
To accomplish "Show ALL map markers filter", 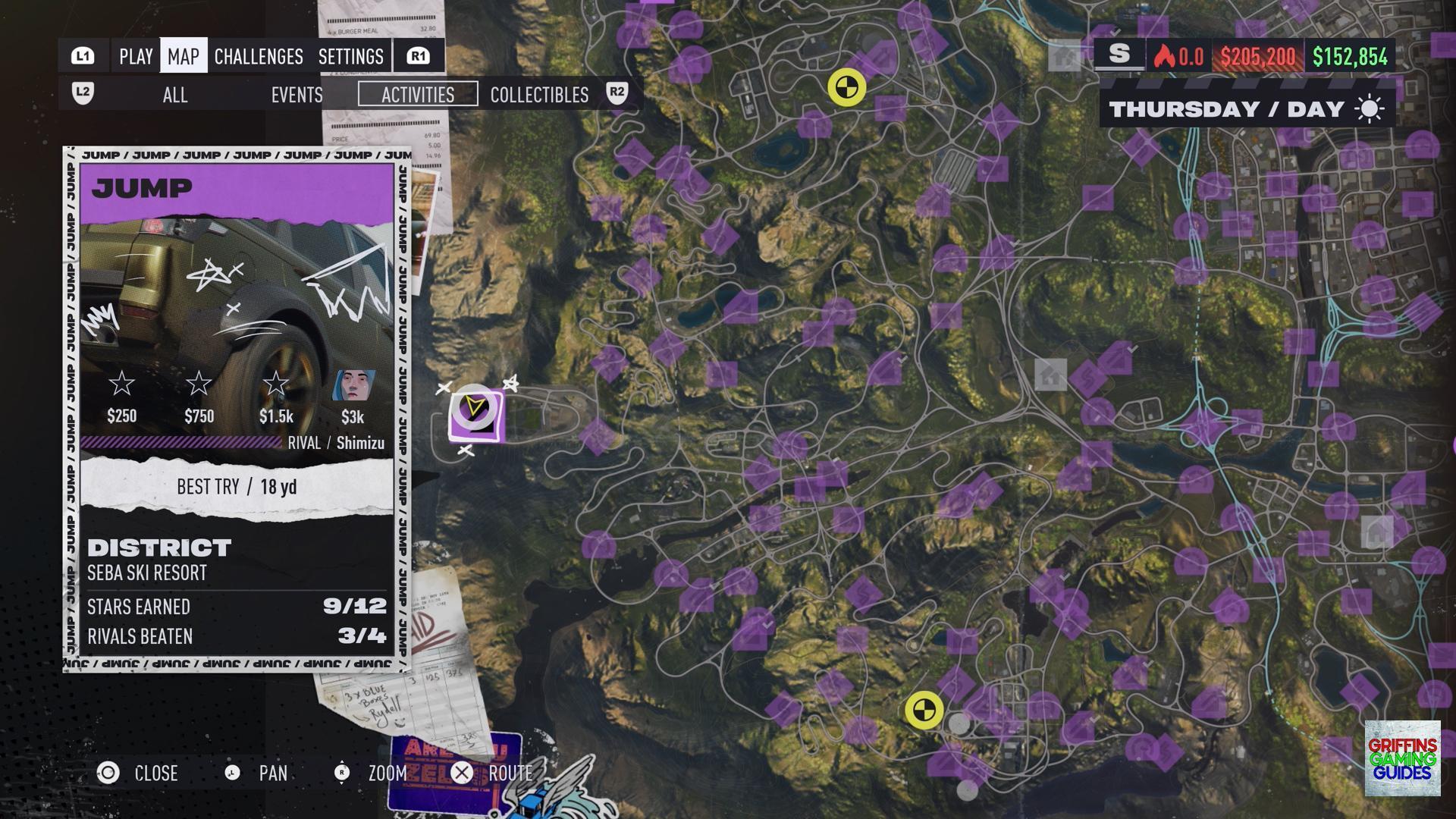I will 175,95.
